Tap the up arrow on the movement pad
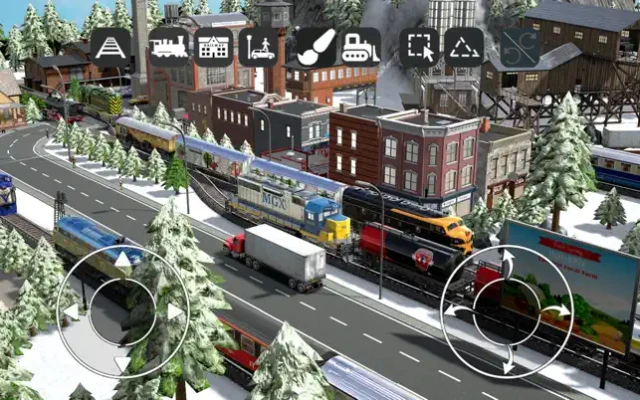Screen dimensions: 640x400 [x=121, y=260]
